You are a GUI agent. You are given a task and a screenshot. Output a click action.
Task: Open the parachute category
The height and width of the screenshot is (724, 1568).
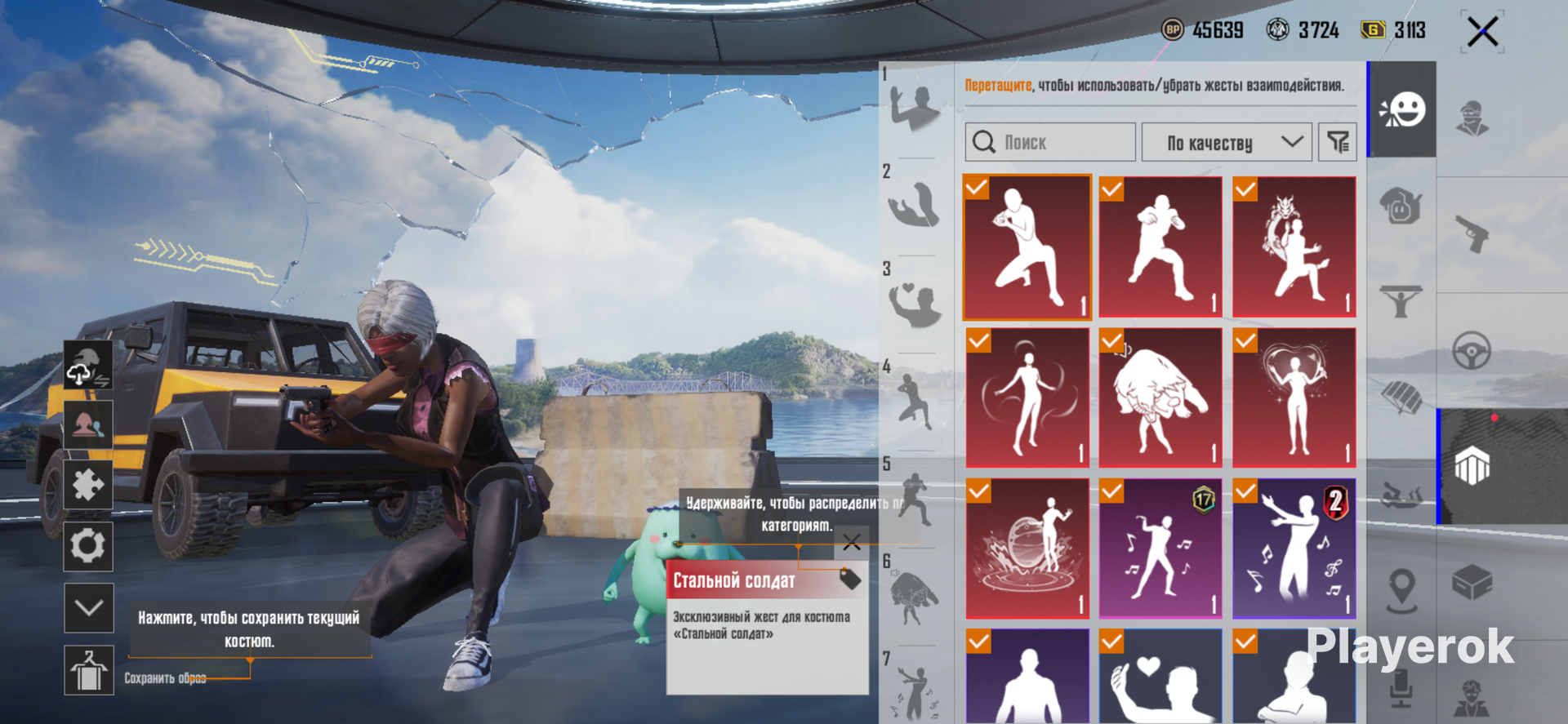(1402, 398)
